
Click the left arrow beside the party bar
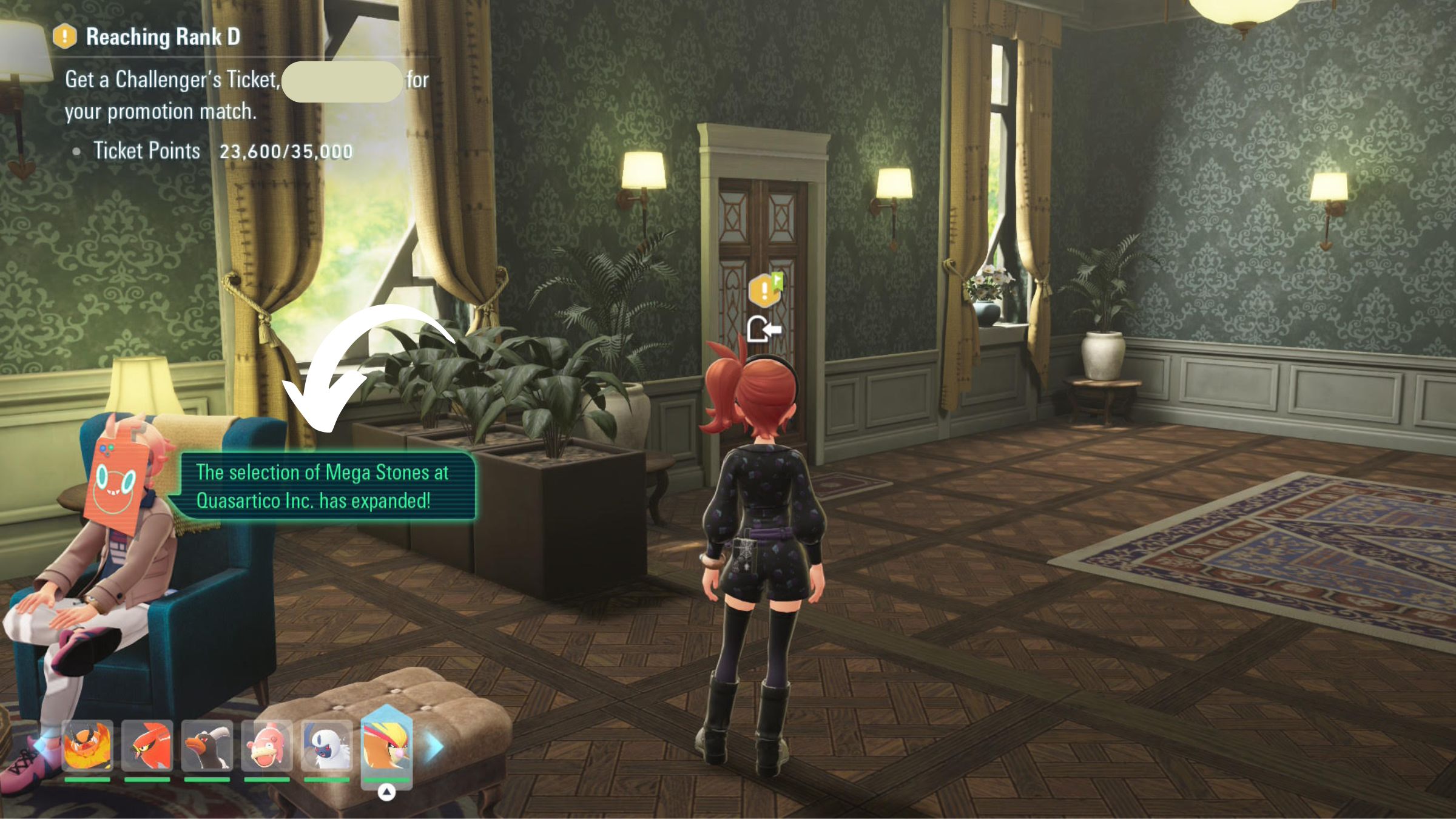(x=41, y=746)
